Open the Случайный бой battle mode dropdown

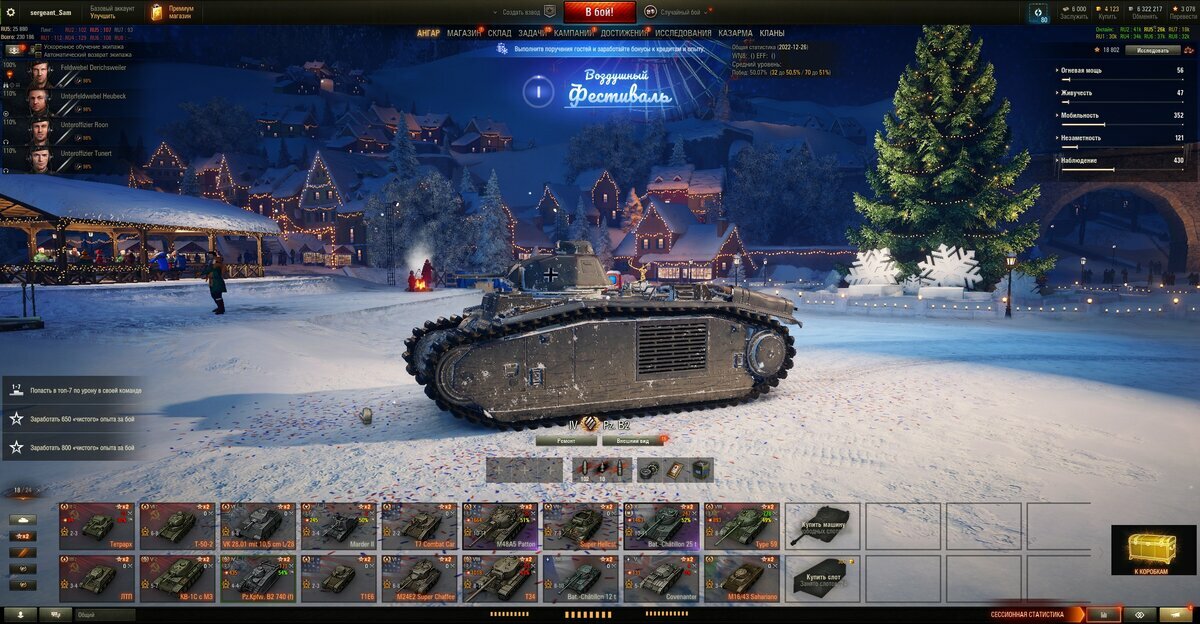pos(680,12)
